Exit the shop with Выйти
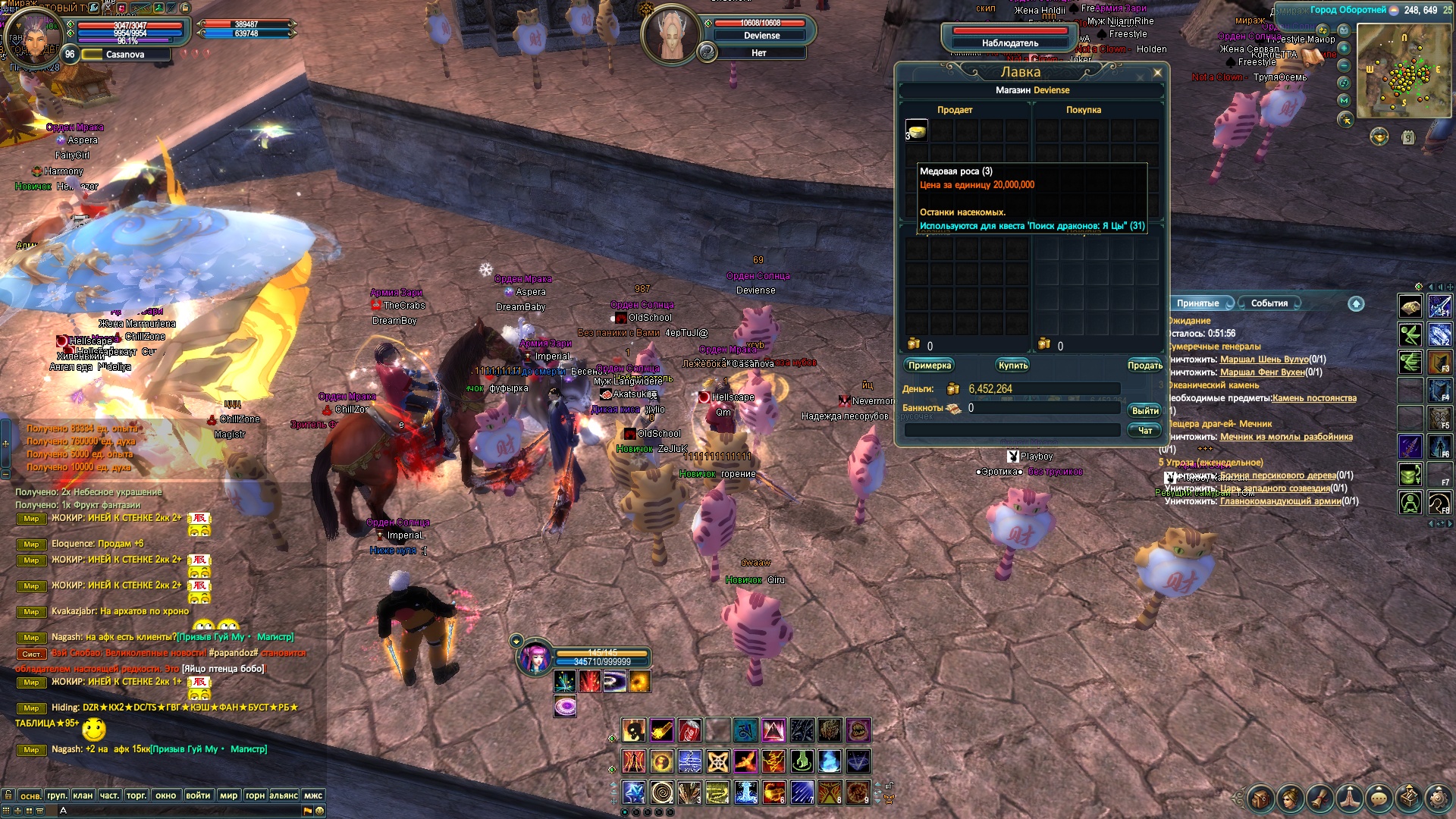This screenshot has width=1456, height=819. [1144, 411]
